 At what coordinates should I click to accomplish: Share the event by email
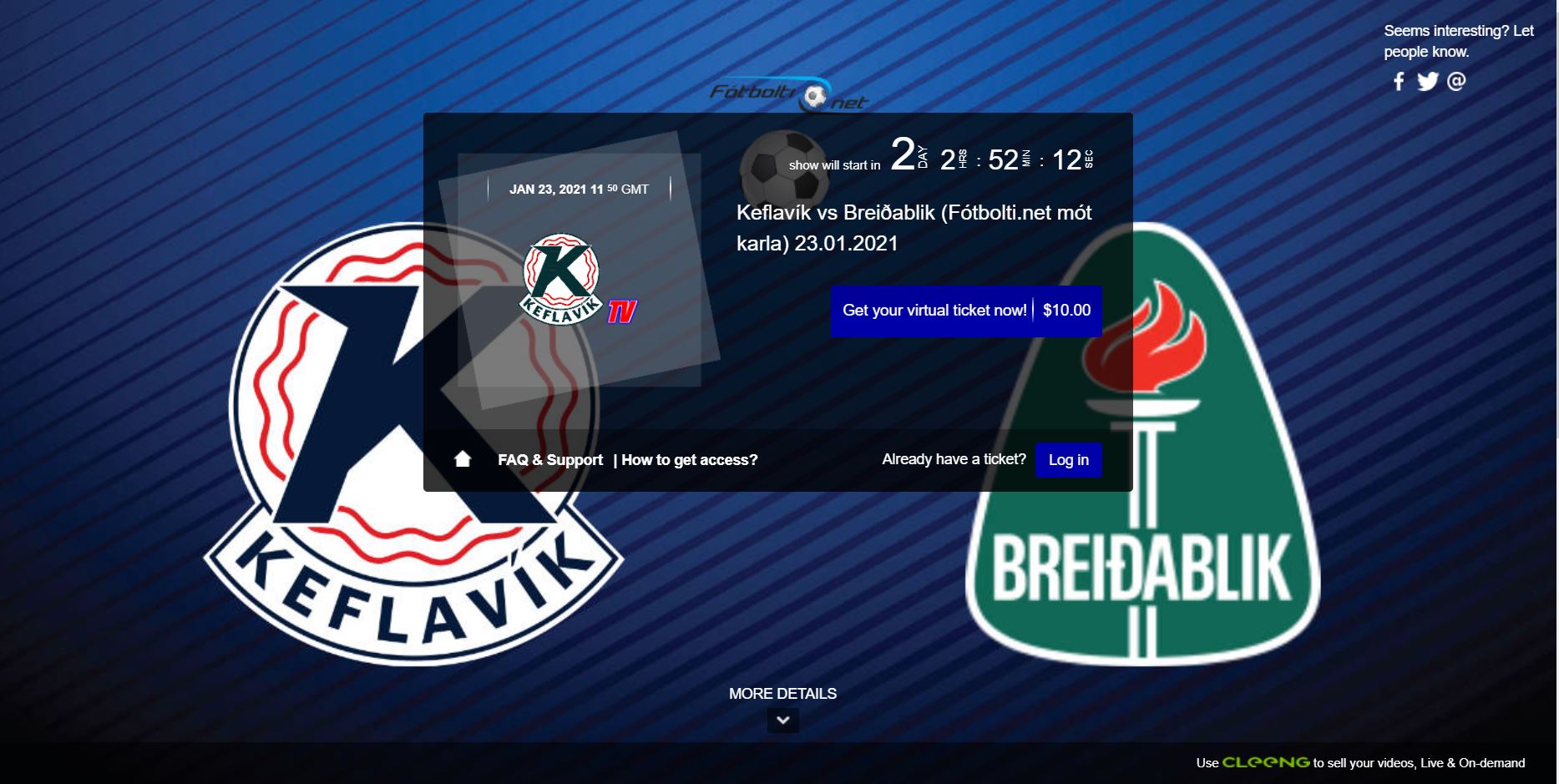tap(1456, 81)
